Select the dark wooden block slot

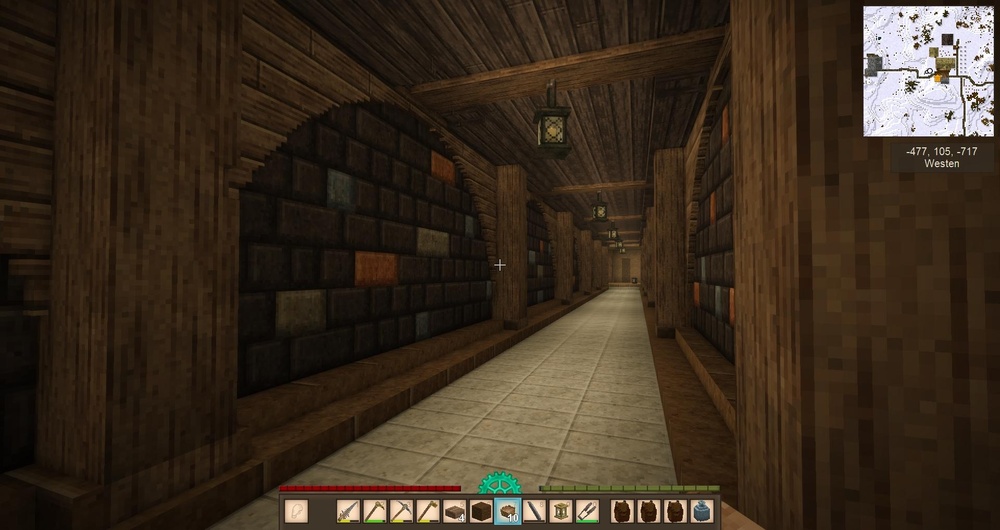click(x=481, y=511)
